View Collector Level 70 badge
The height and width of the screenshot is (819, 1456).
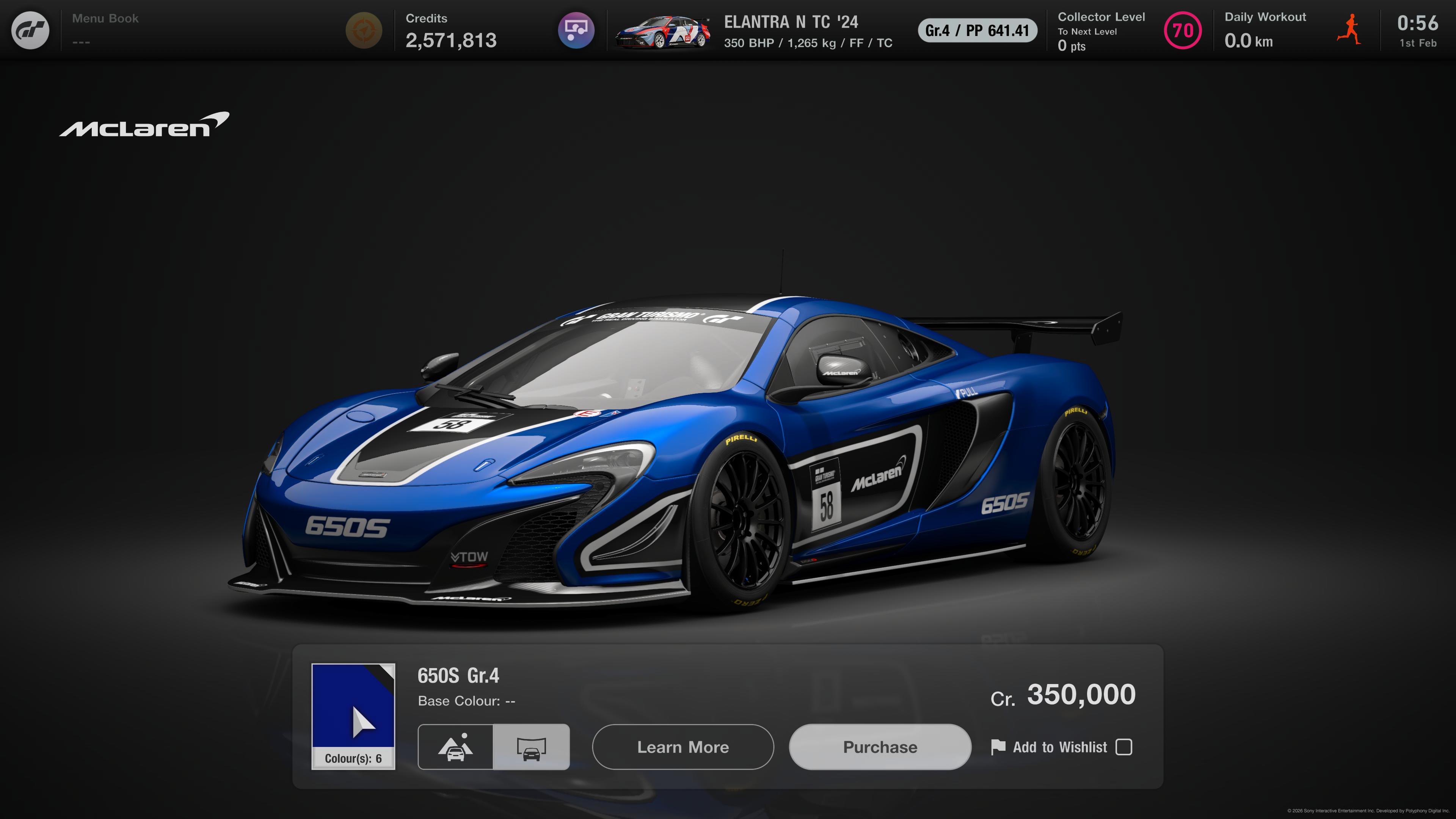pos(1183,30)
